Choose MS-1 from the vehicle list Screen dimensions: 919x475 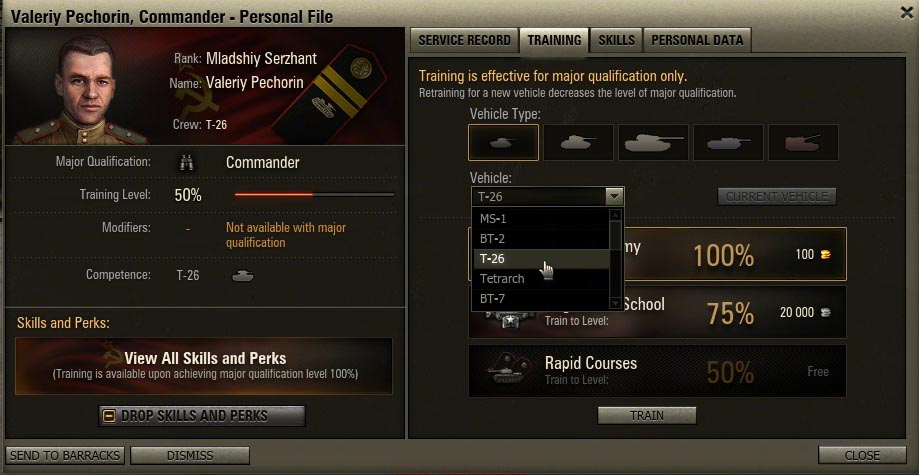pyautogui.click(x=540, y=218)
